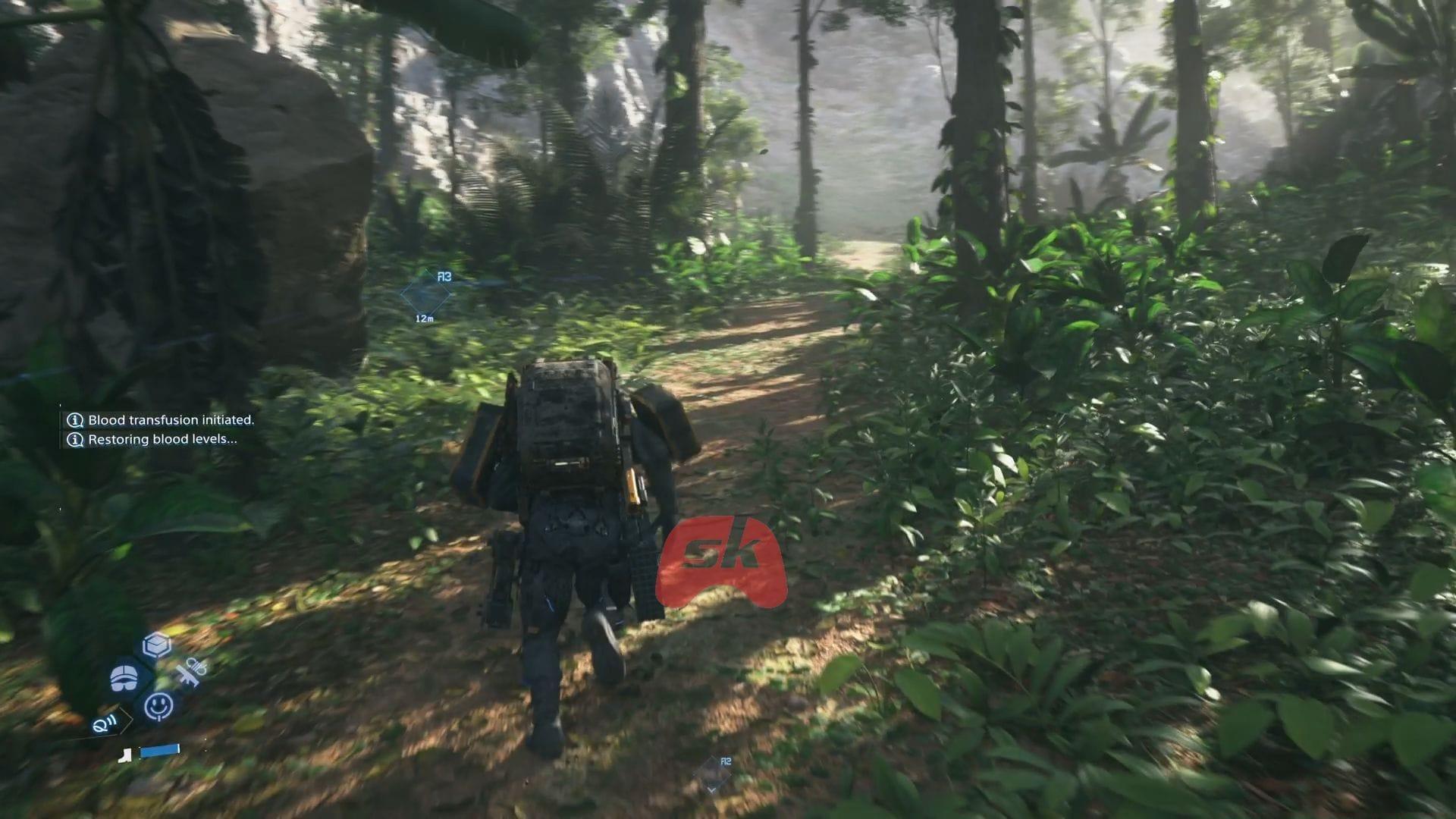Click the info icon beside 'Restoring blood levels...'

74,439
